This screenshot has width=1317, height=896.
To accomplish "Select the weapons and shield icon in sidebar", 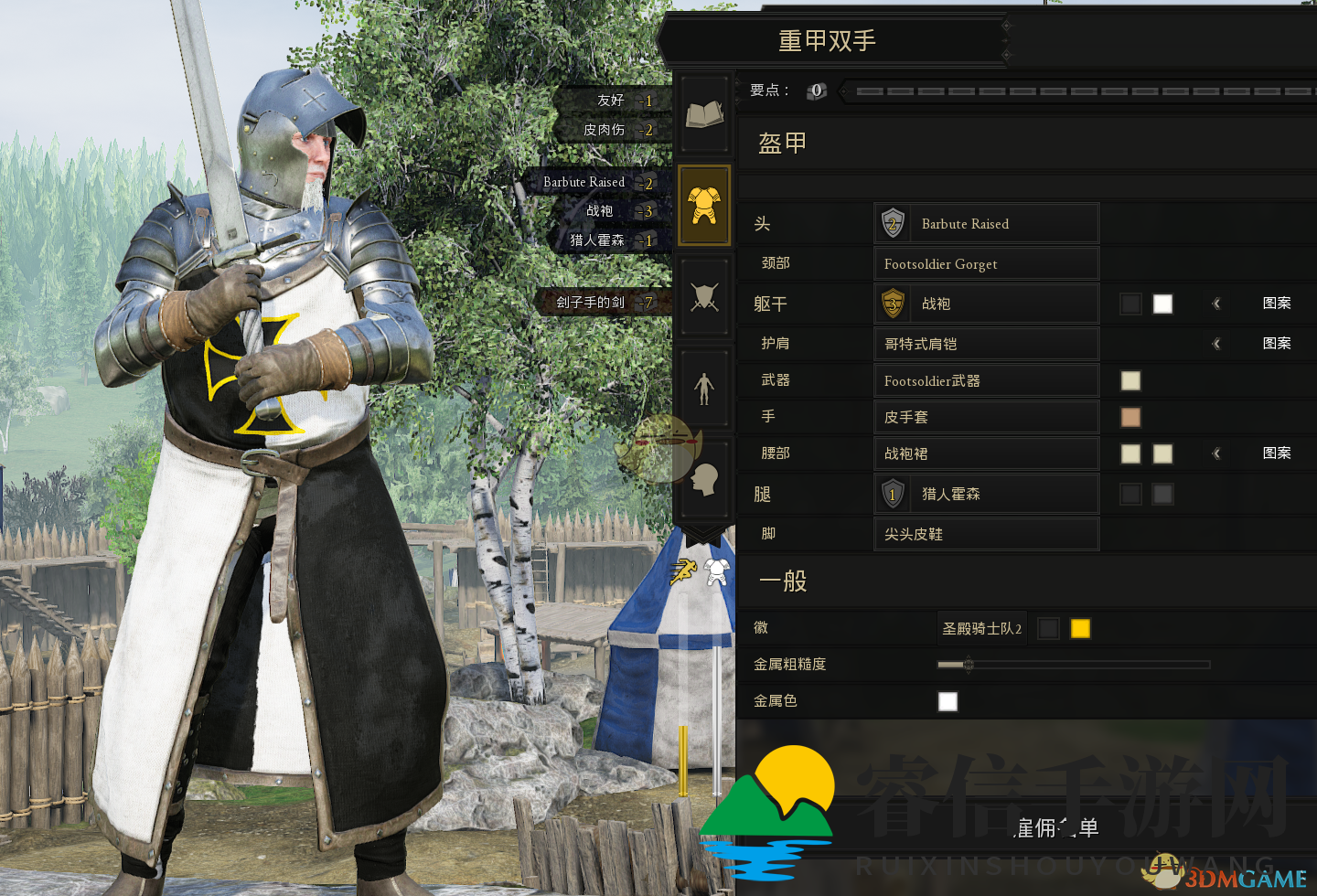I will coord(704,294).
